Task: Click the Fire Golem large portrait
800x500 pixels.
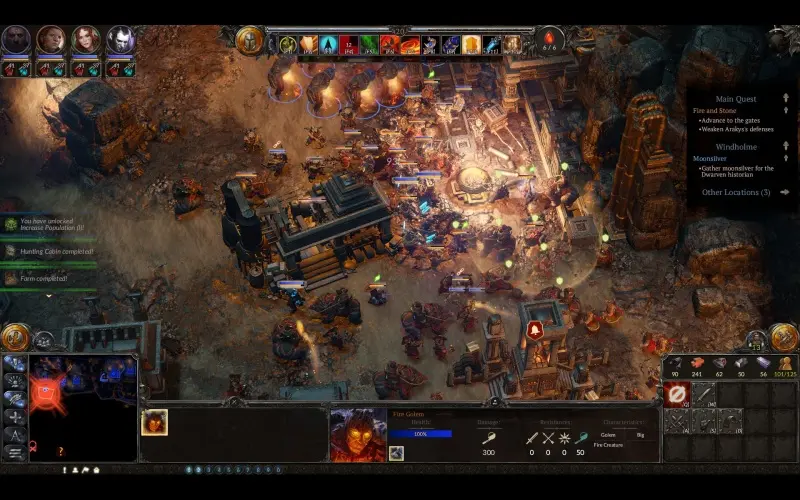Action: tap(358, 434)
